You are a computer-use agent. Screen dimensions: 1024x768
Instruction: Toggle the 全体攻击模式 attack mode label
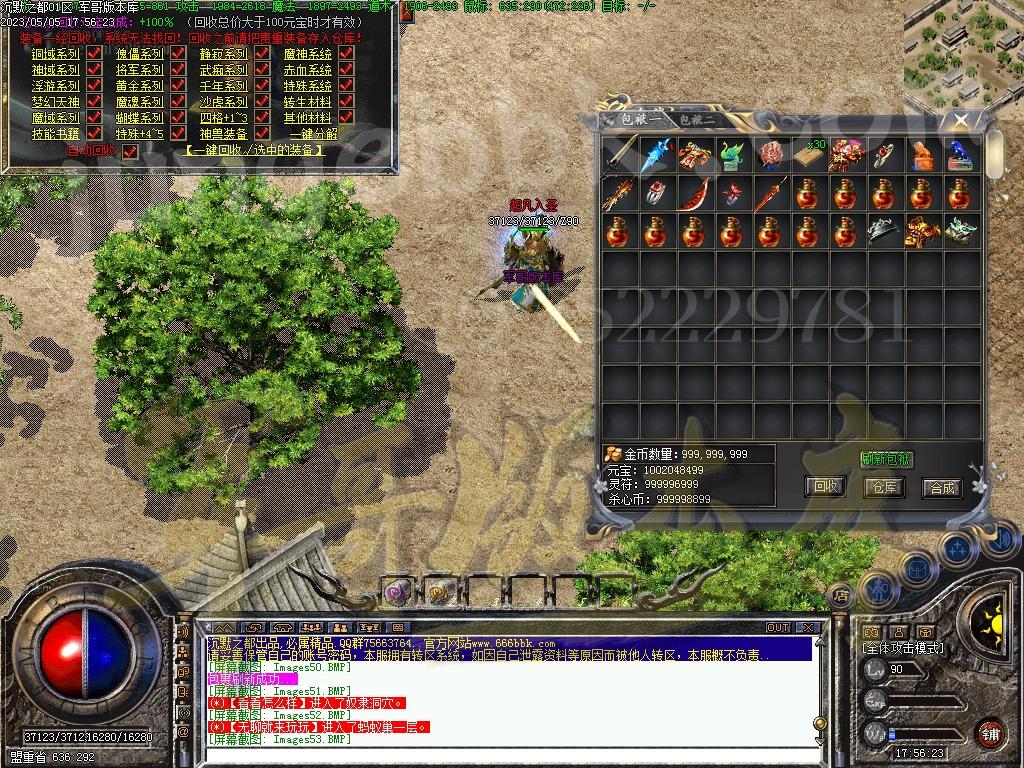[903, 647]
